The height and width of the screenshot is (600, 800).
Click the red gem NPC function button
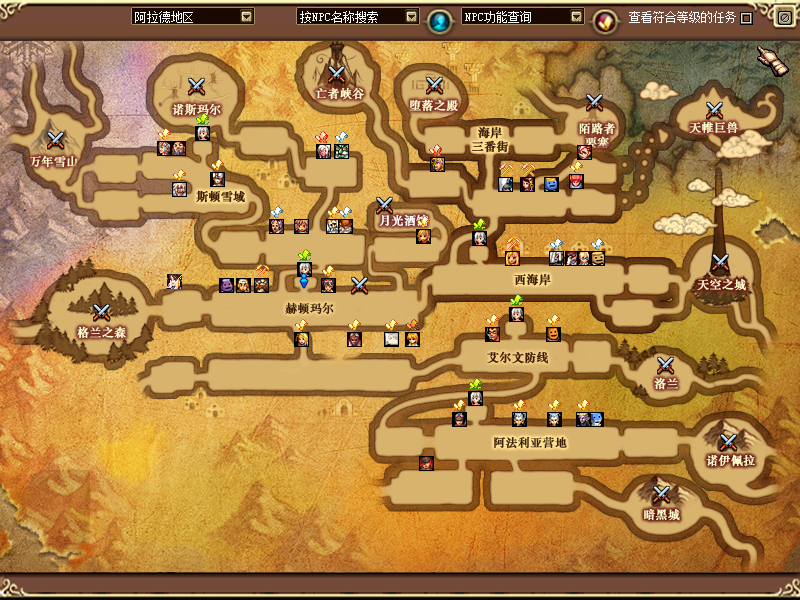(604, 19)
